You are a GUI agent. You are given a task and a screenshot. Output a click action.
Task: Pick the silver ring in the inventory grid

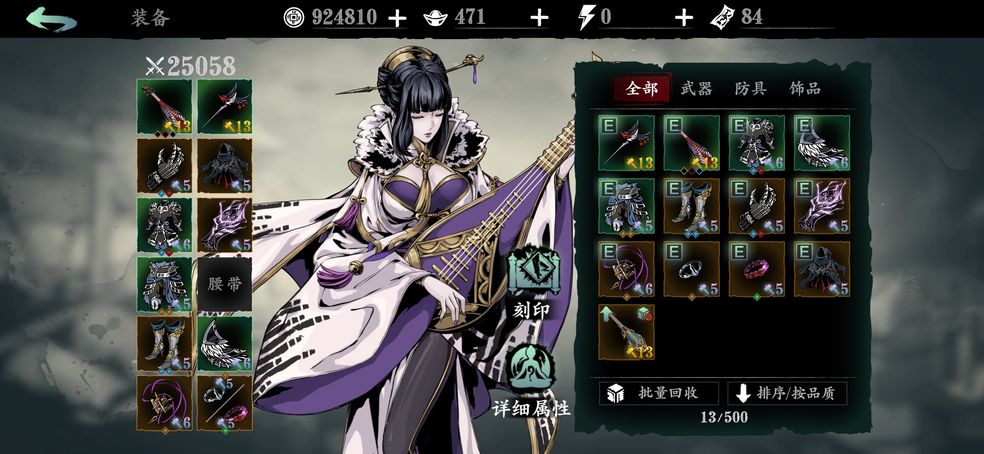pyautogui.click(x=691, y=269)
